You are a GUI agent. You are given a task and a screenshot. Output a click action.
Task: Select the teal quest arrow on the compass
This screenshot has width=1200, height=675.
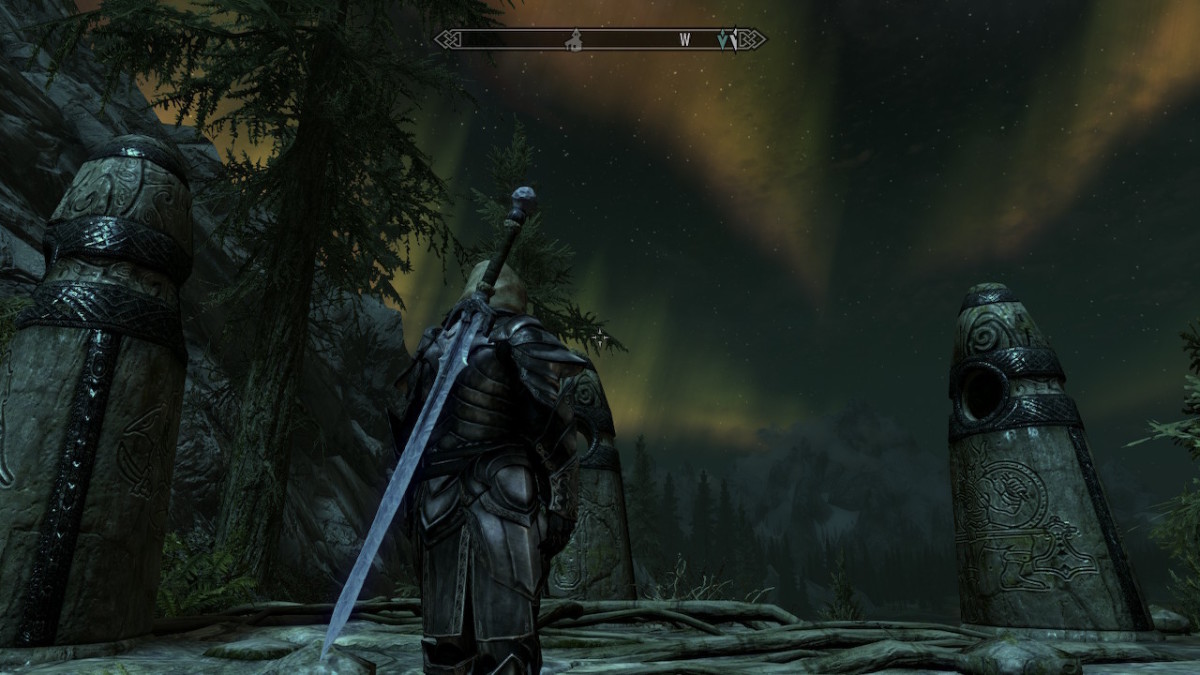coord(724,41)
